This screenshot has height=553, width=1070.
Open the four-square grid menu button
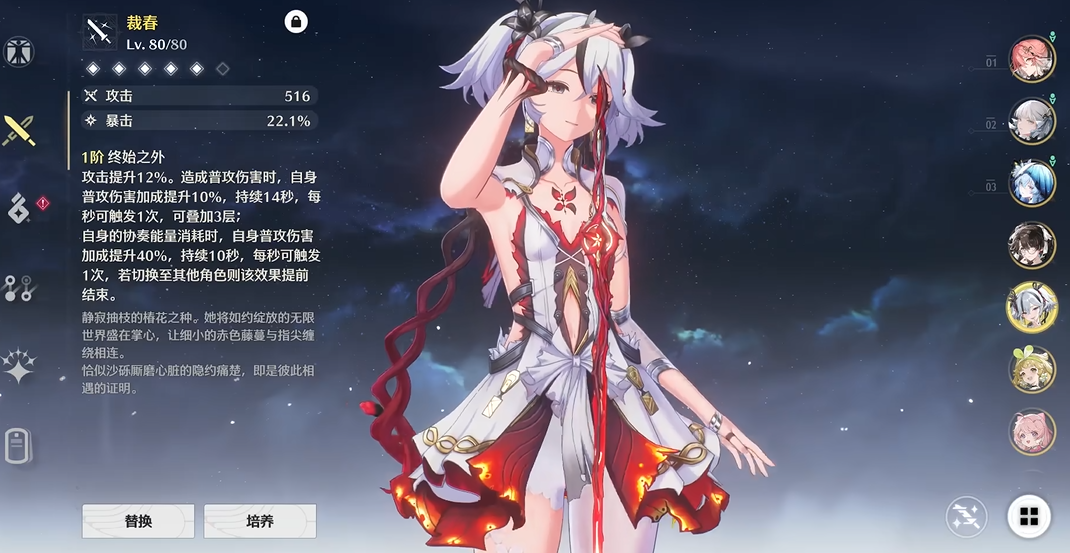(1029, 516)
